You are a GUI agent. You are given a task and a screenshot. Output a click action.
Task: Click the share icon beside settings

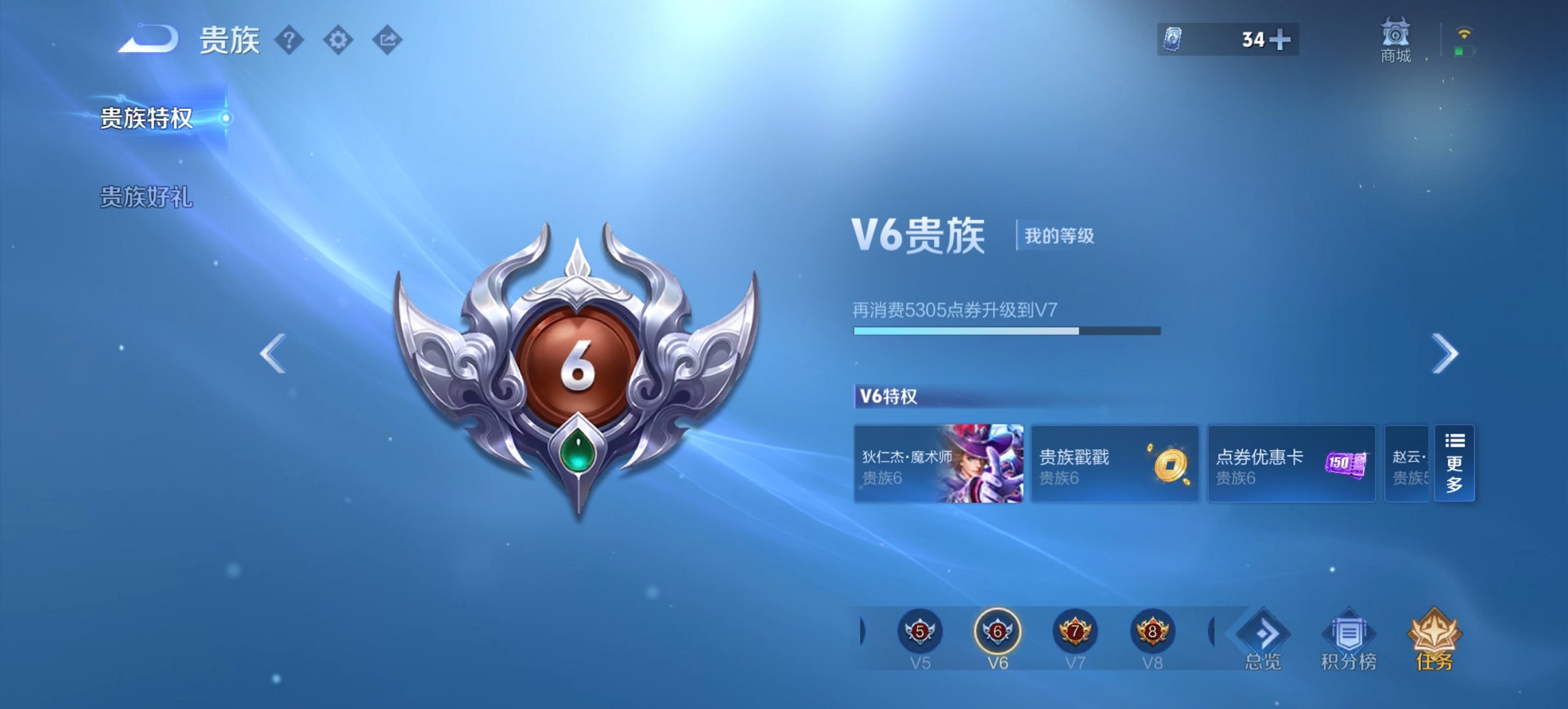click(387, 40)
